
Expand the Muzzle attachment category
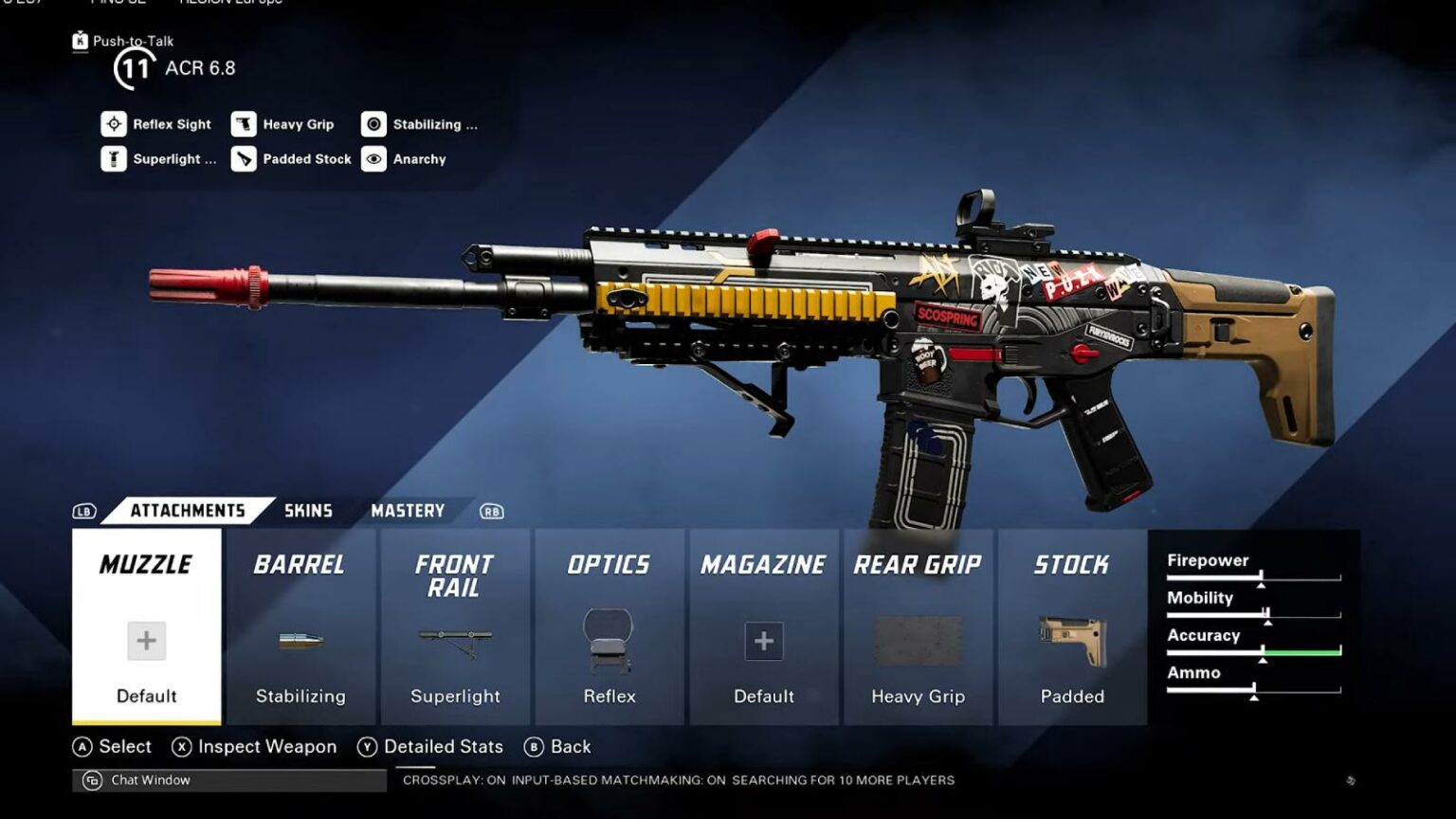(x=145, y=564)
